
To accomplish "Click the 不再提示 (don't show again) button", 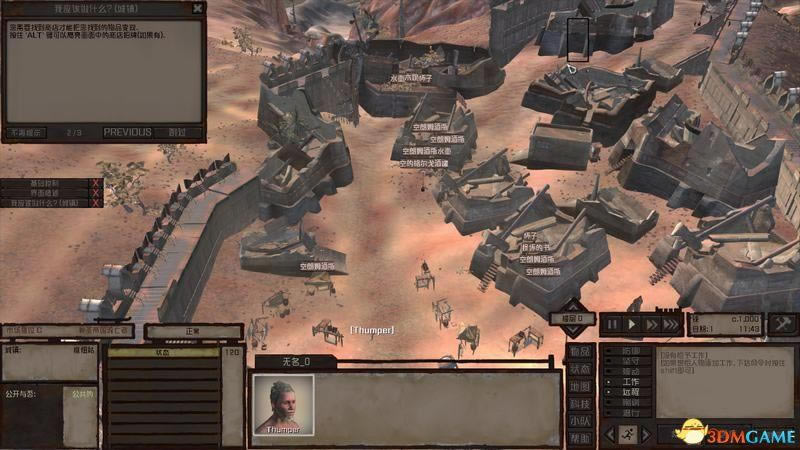I will click(26, 132).
